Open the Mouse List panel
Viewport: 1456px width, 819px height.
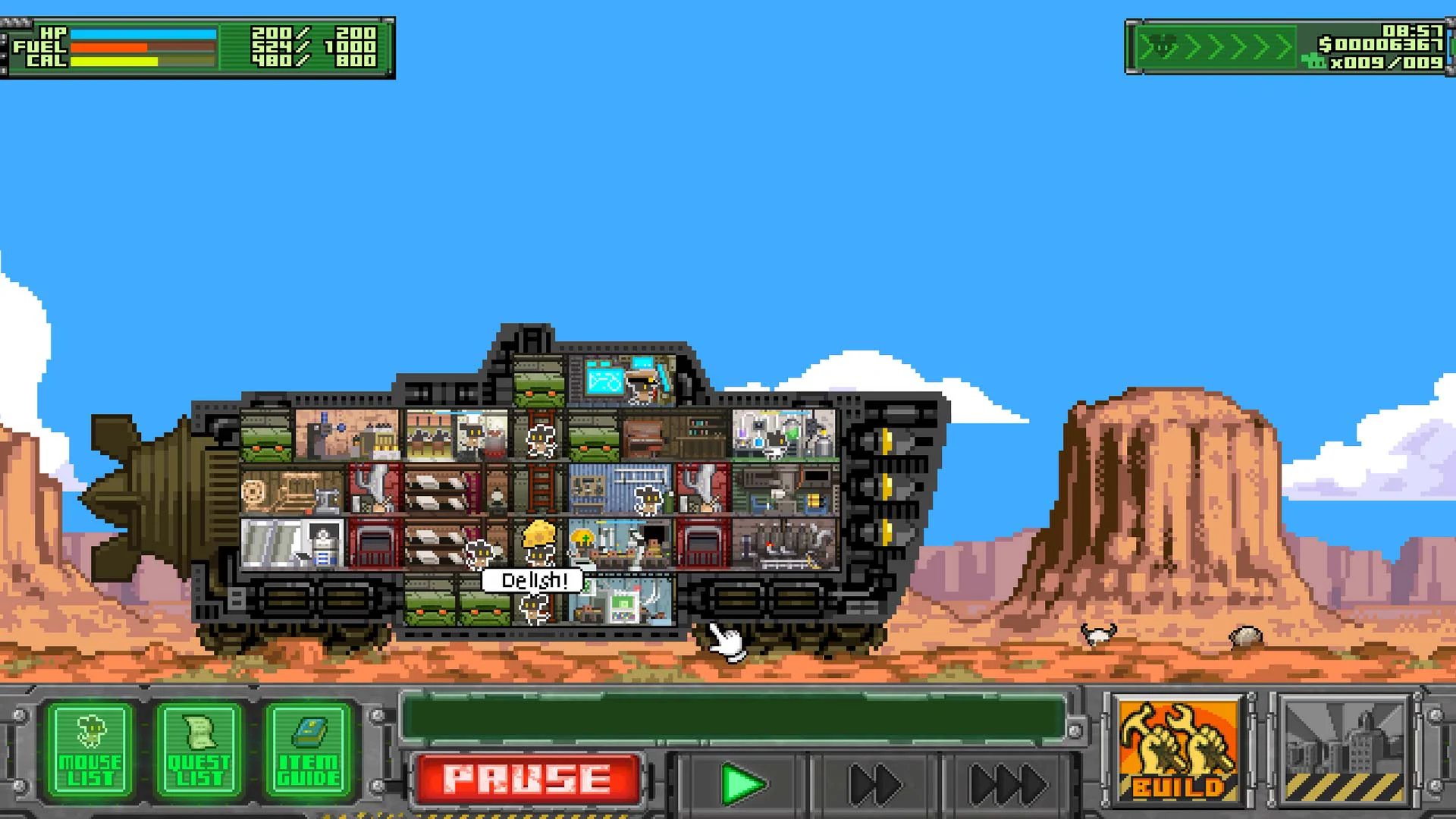tap(91, 747)
